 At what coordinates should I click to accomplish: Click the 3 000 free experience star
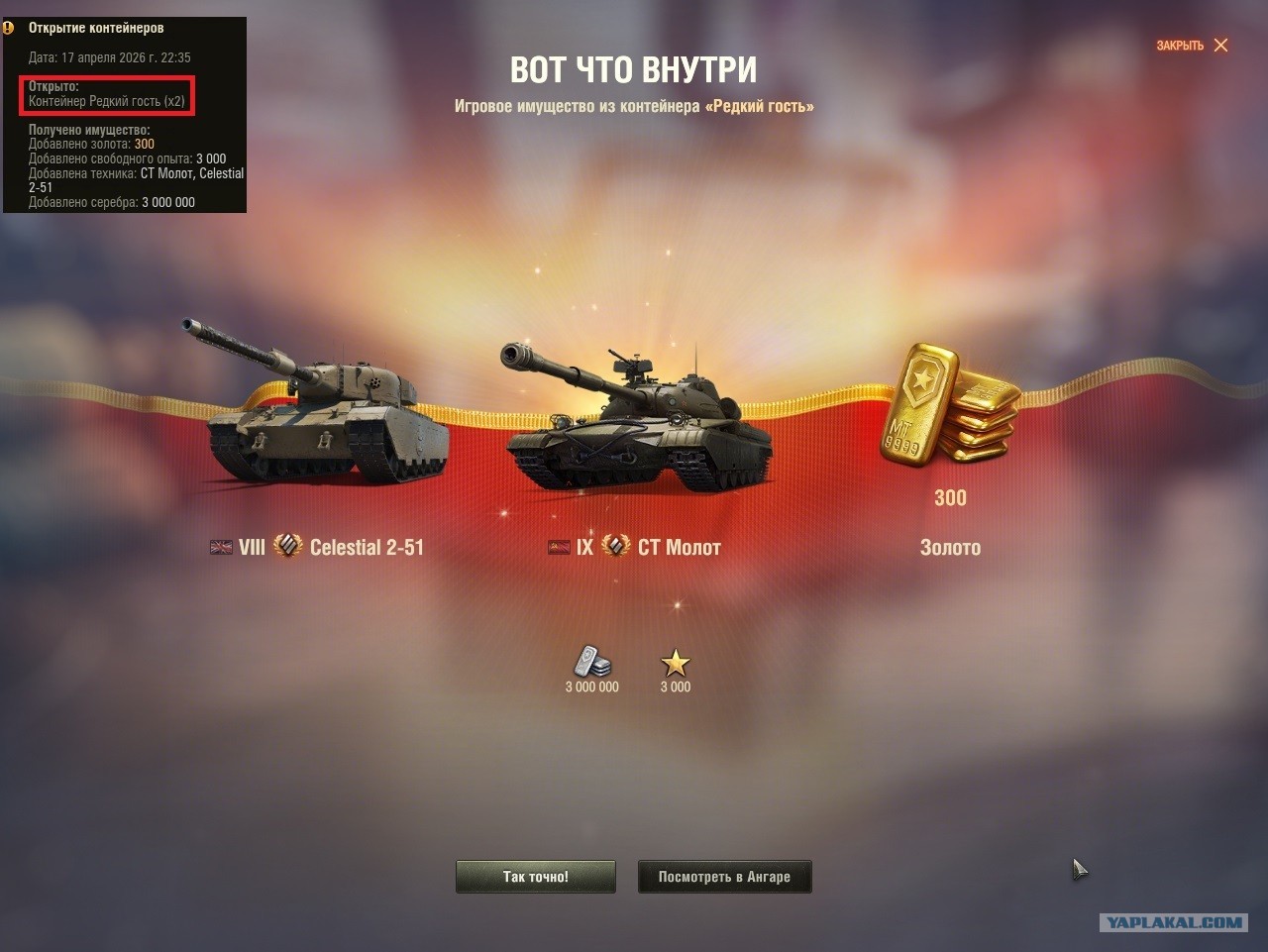pyautogui.click(x=676, y=663)
